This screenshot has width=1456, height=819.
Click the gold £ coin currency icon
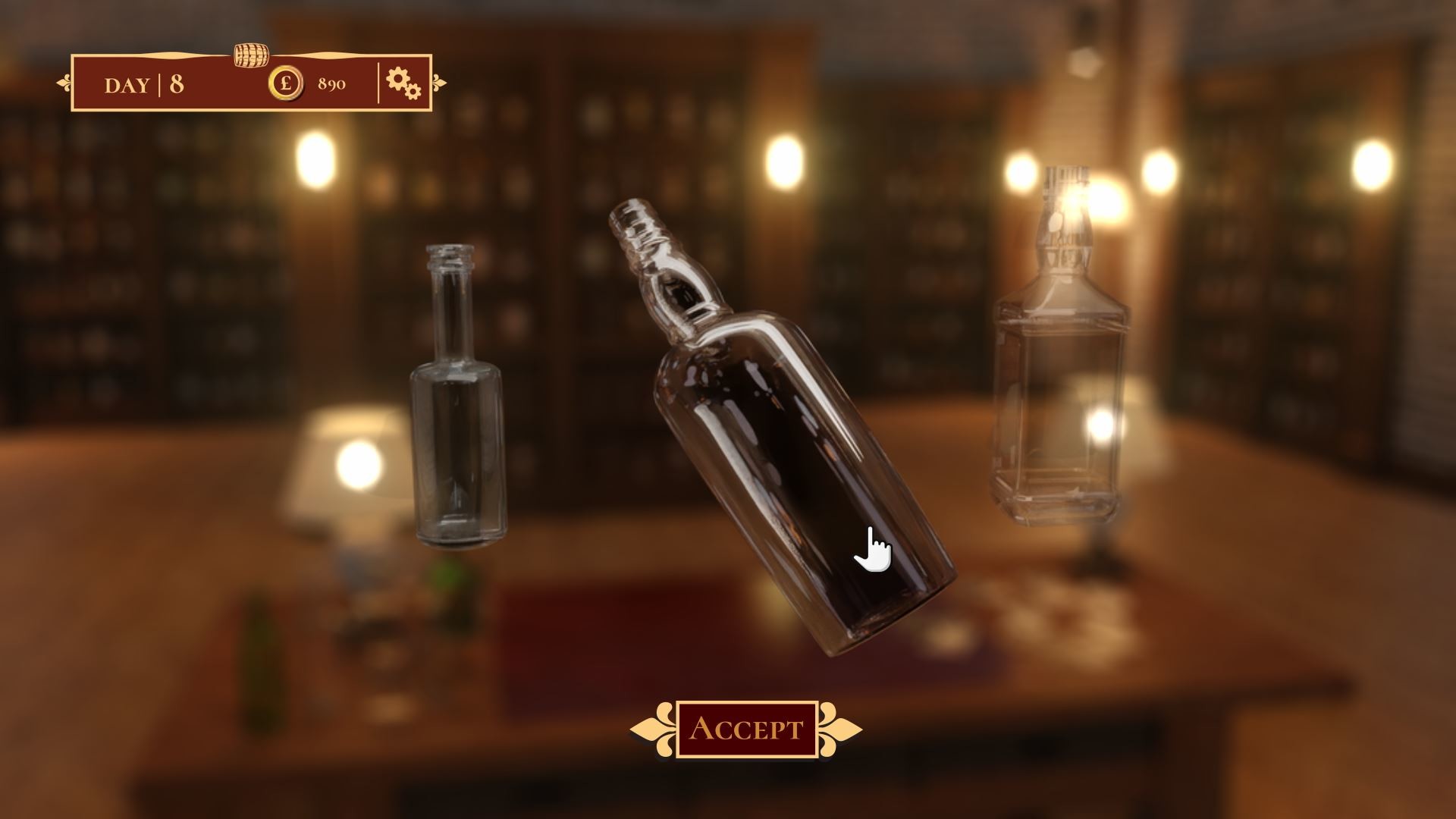[287, 84]
